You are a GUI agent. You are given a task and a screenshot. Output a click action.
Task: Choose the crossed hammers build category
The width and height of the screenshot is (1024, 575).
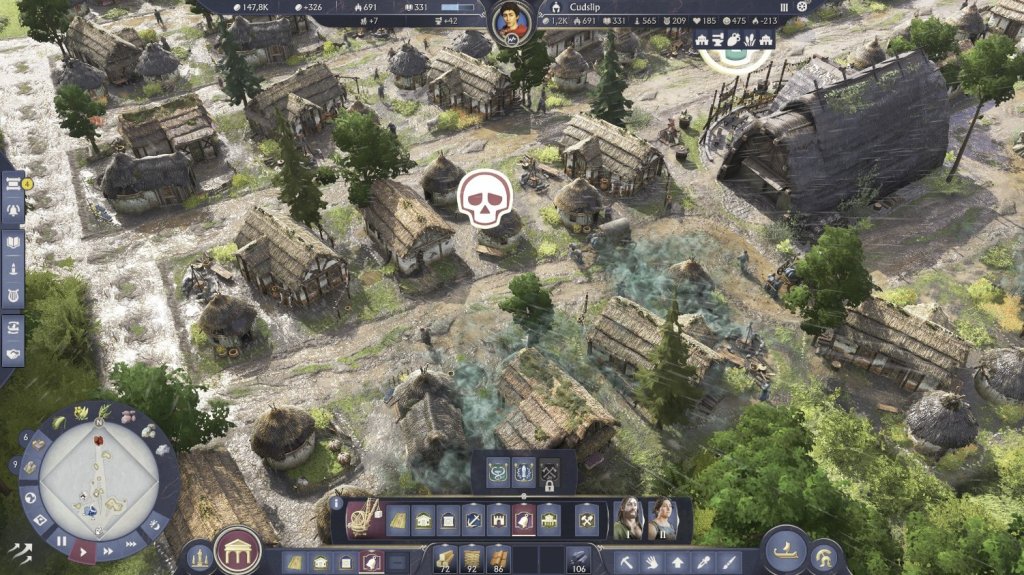(586, 519)
